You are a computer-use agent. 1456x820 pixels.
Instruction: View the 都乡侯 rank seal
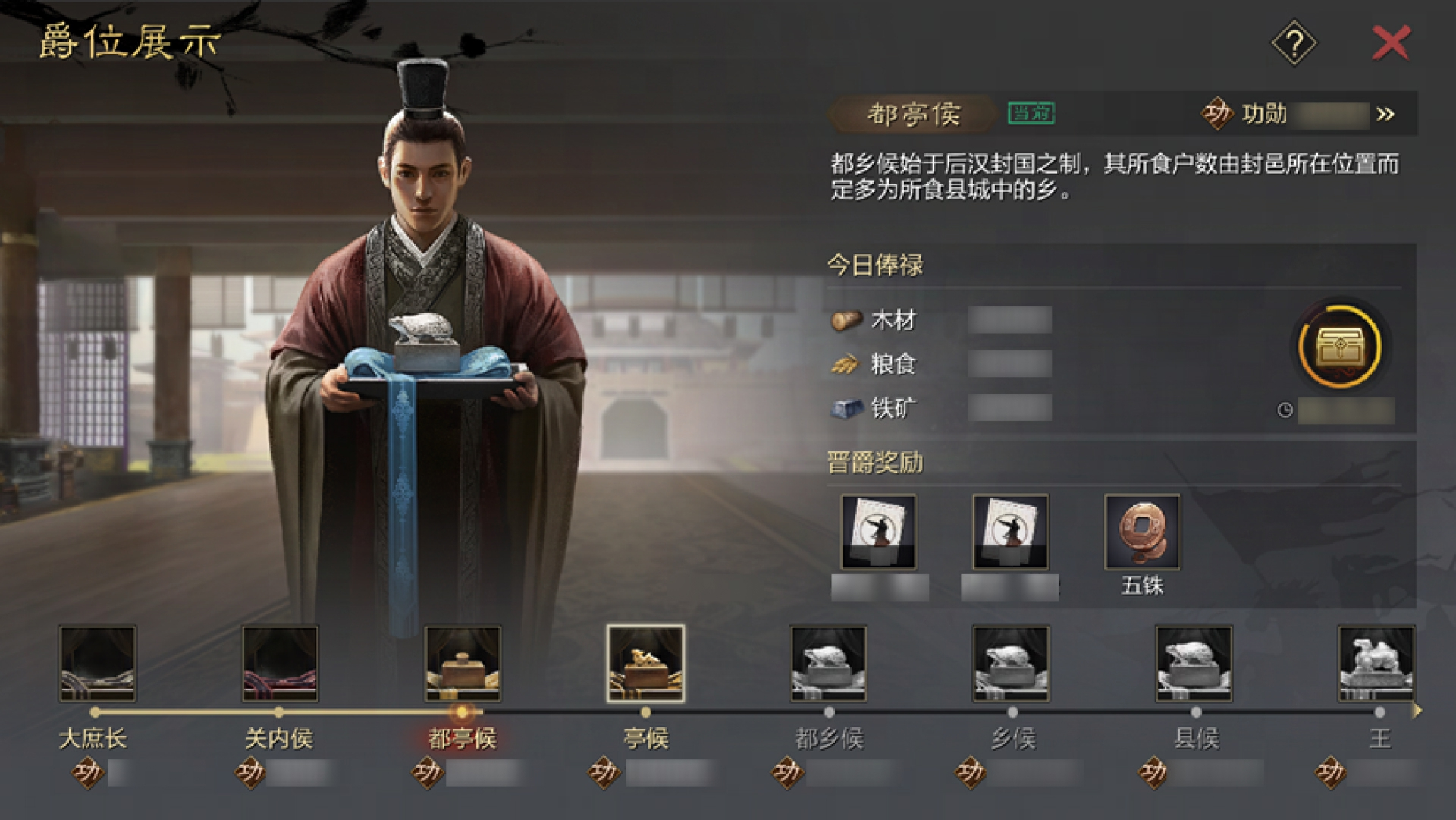click(x=828, y=663)
